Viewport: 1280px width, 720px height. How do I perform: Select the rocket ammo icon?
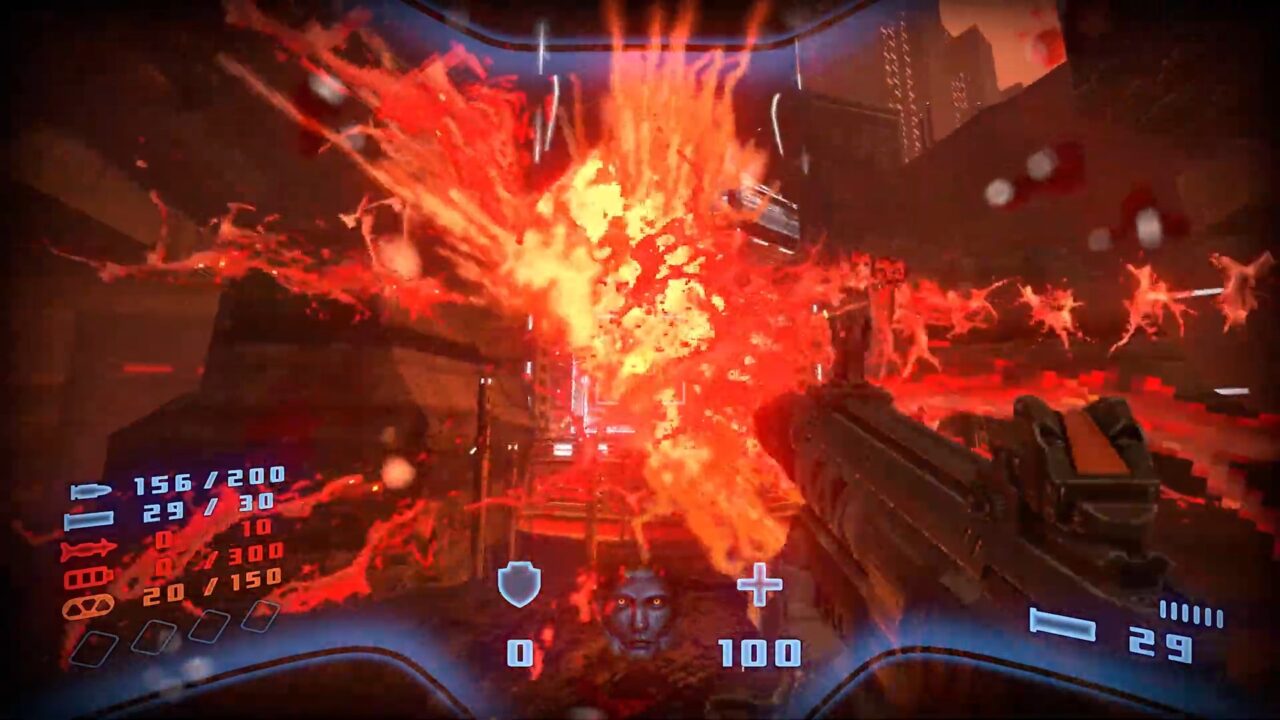[x=88, y=550]
